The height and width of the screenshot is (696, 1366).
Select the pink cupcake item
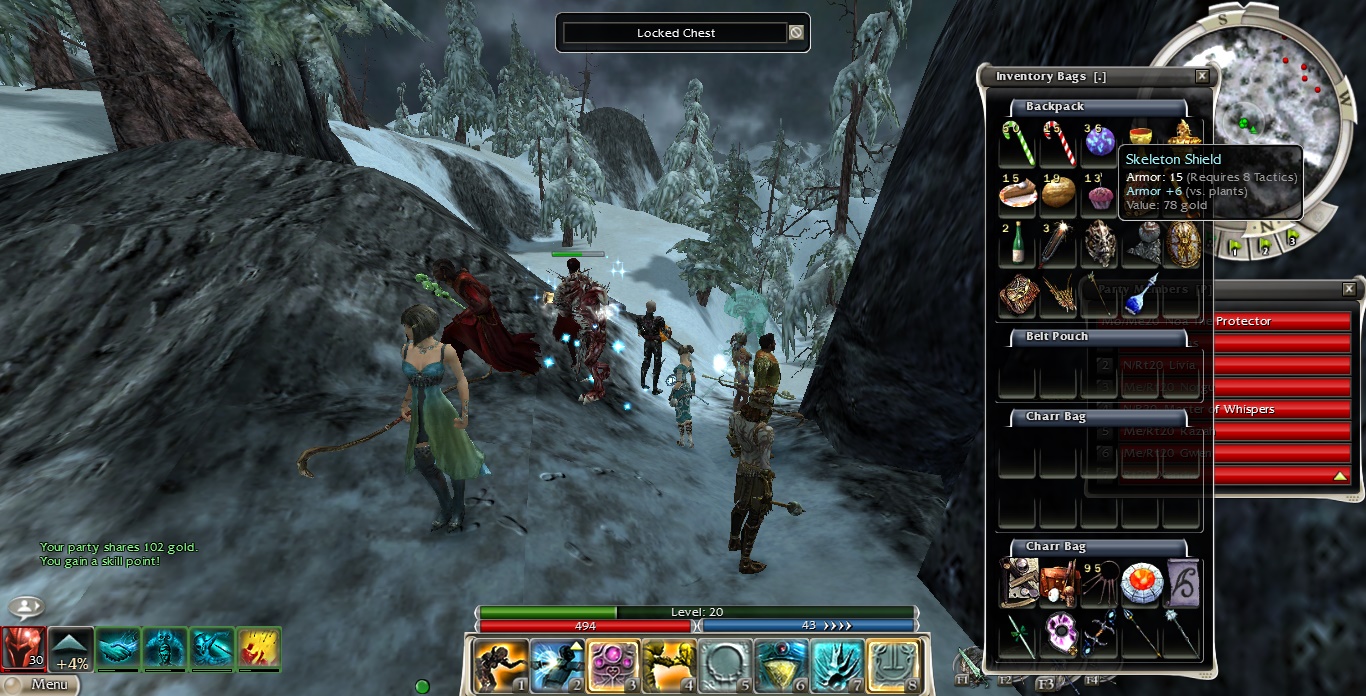[x=1100, y=193]
